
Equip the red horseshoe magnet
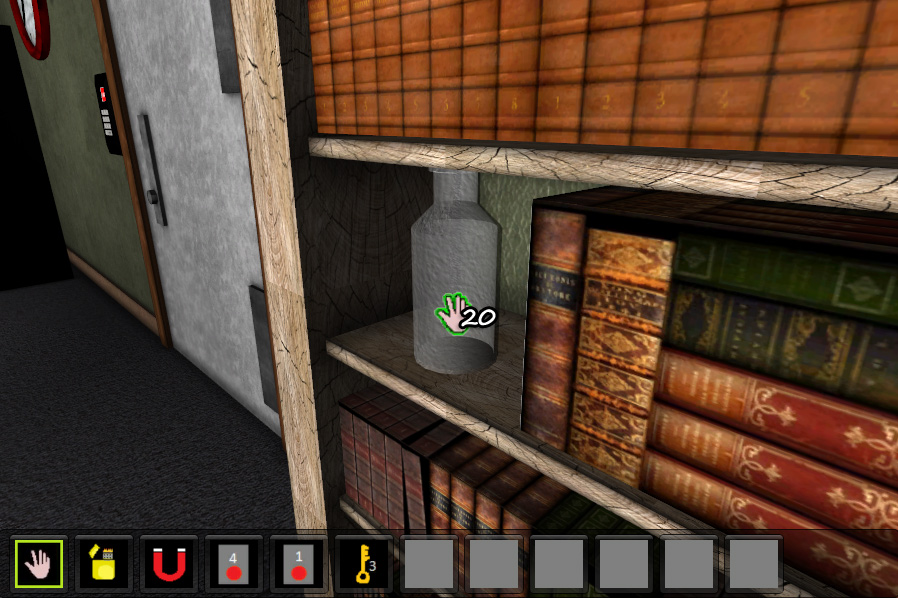[x=169, y=564]
